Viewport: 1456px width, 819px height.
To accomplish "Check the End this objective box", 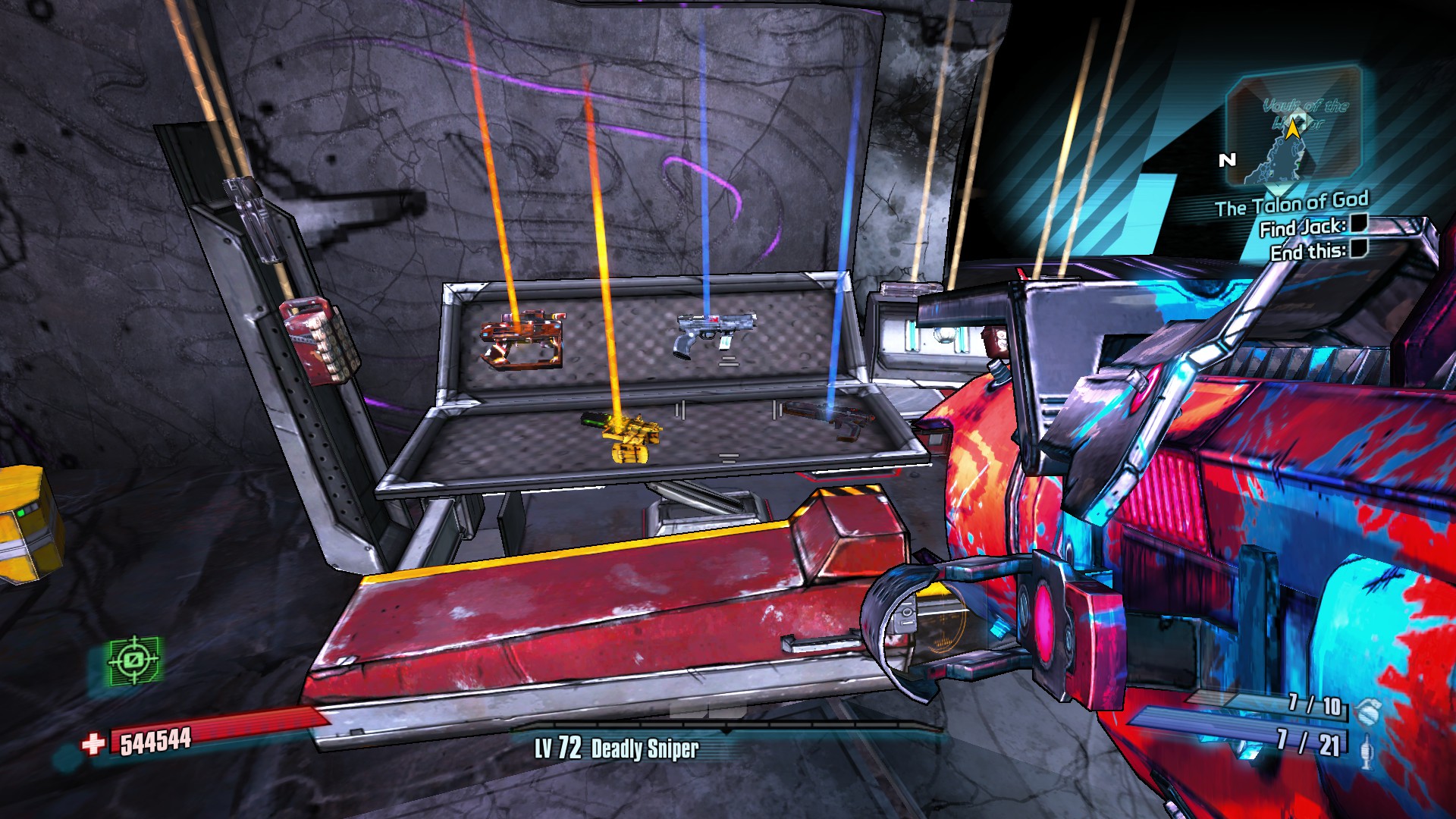I will [1359, 249].
